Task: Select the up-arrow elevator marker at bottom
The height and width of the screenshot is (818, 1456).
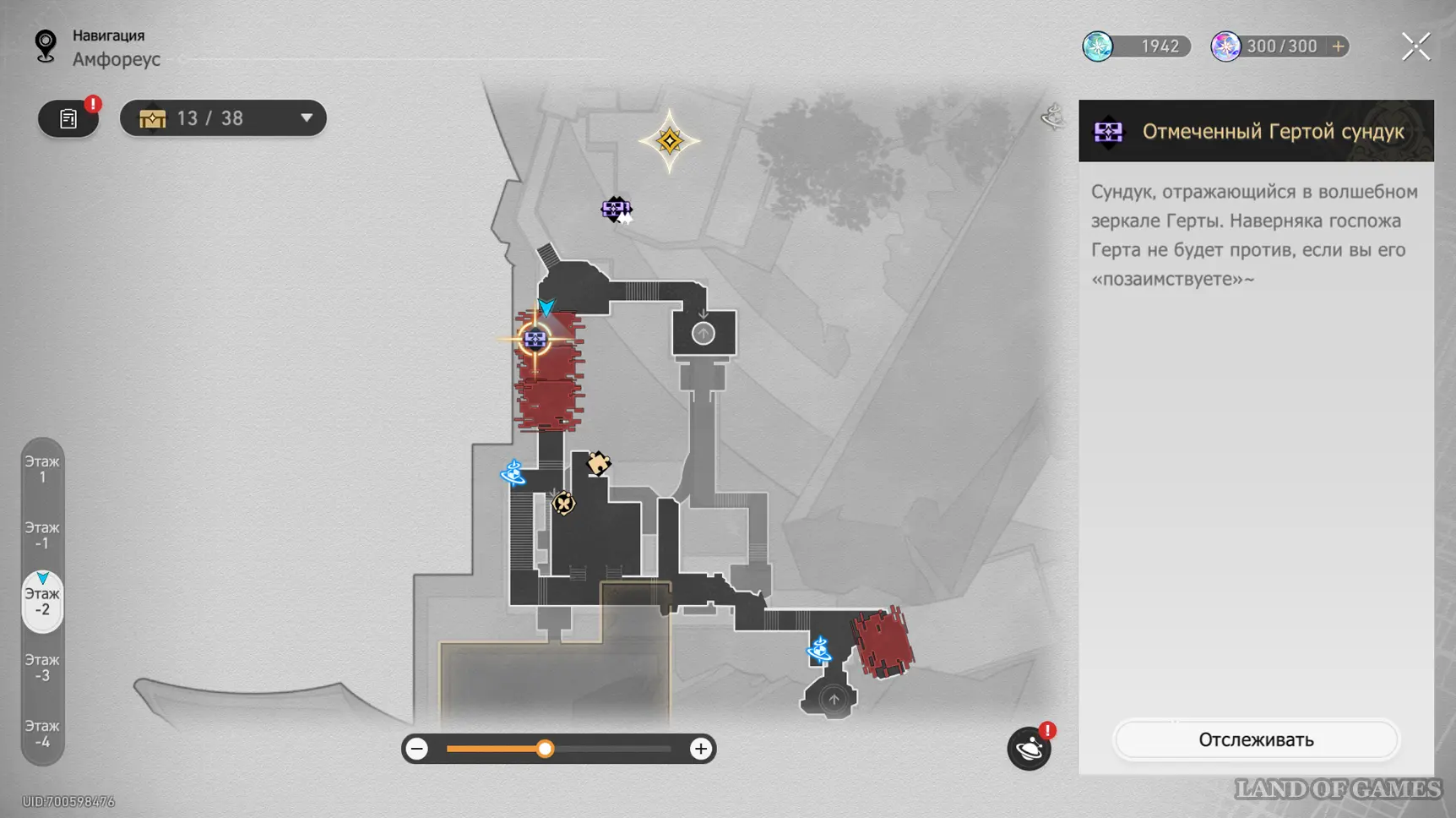Action: (834, 699)
